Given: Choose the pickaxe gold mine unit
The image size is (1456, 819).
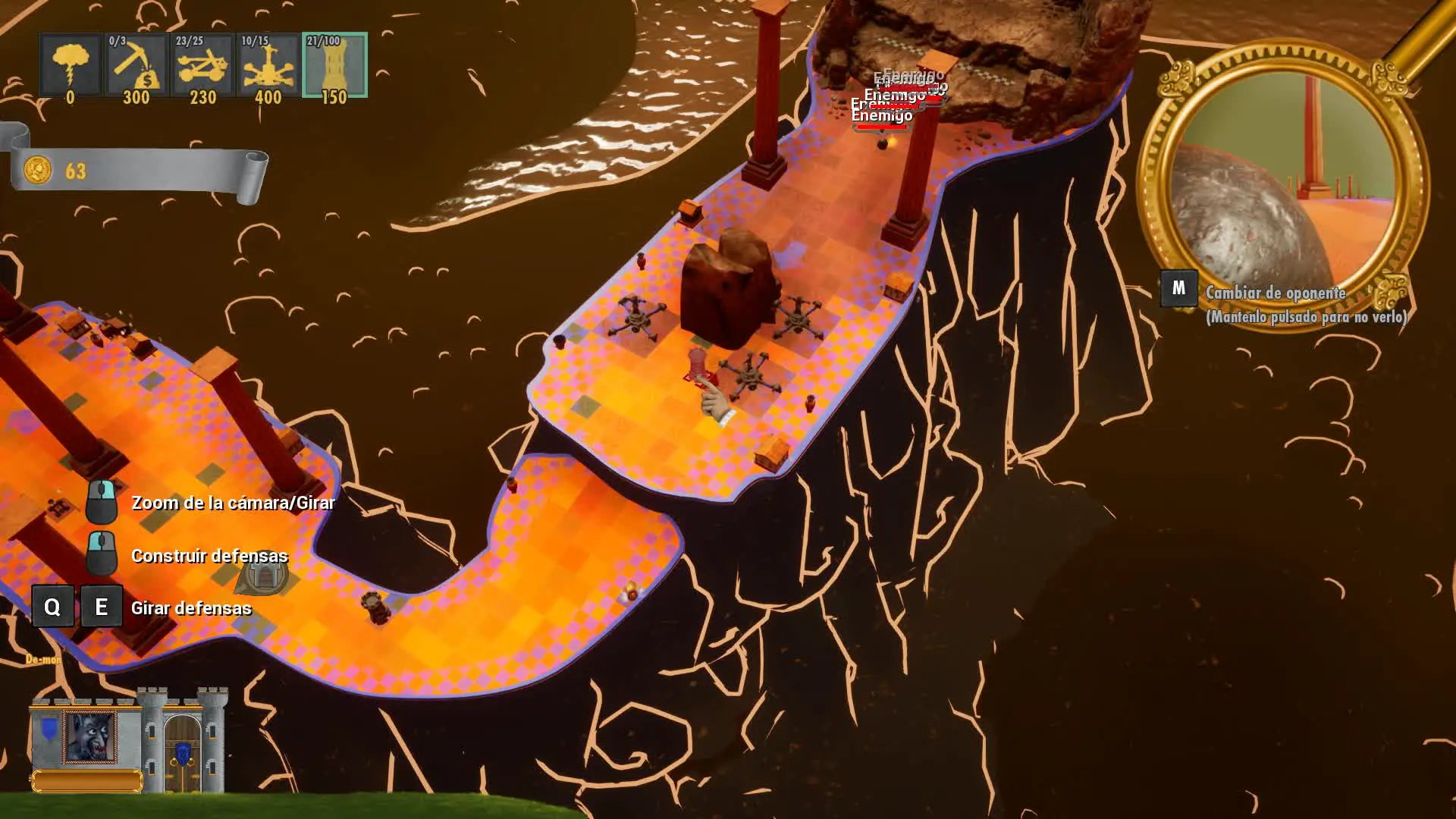Looking at the screenshot, I should 136,66.
